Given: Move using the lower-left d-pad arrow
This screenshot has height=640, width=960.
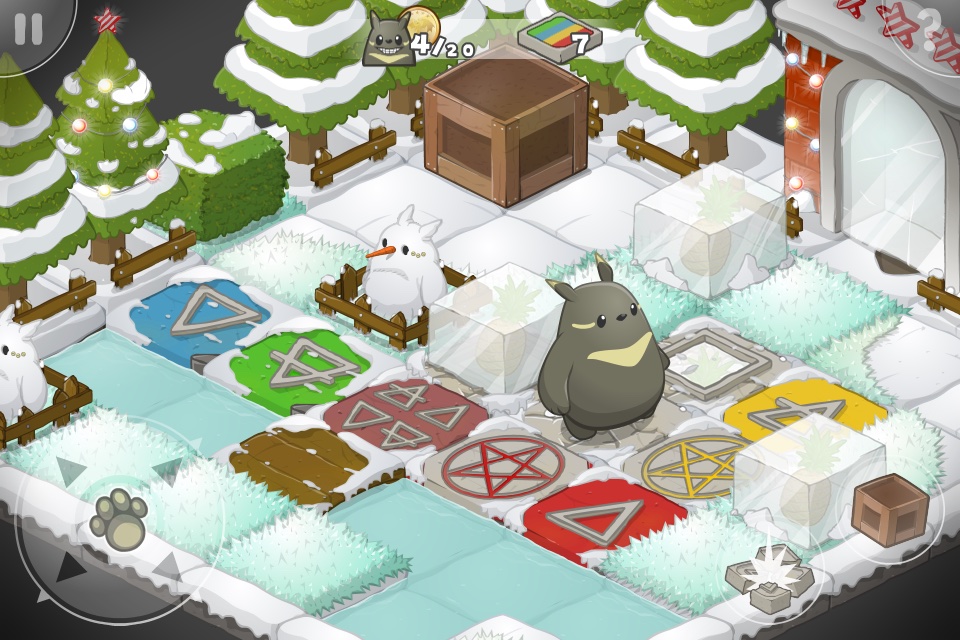Looking at the screenshot, I should [x=69, y=569].
